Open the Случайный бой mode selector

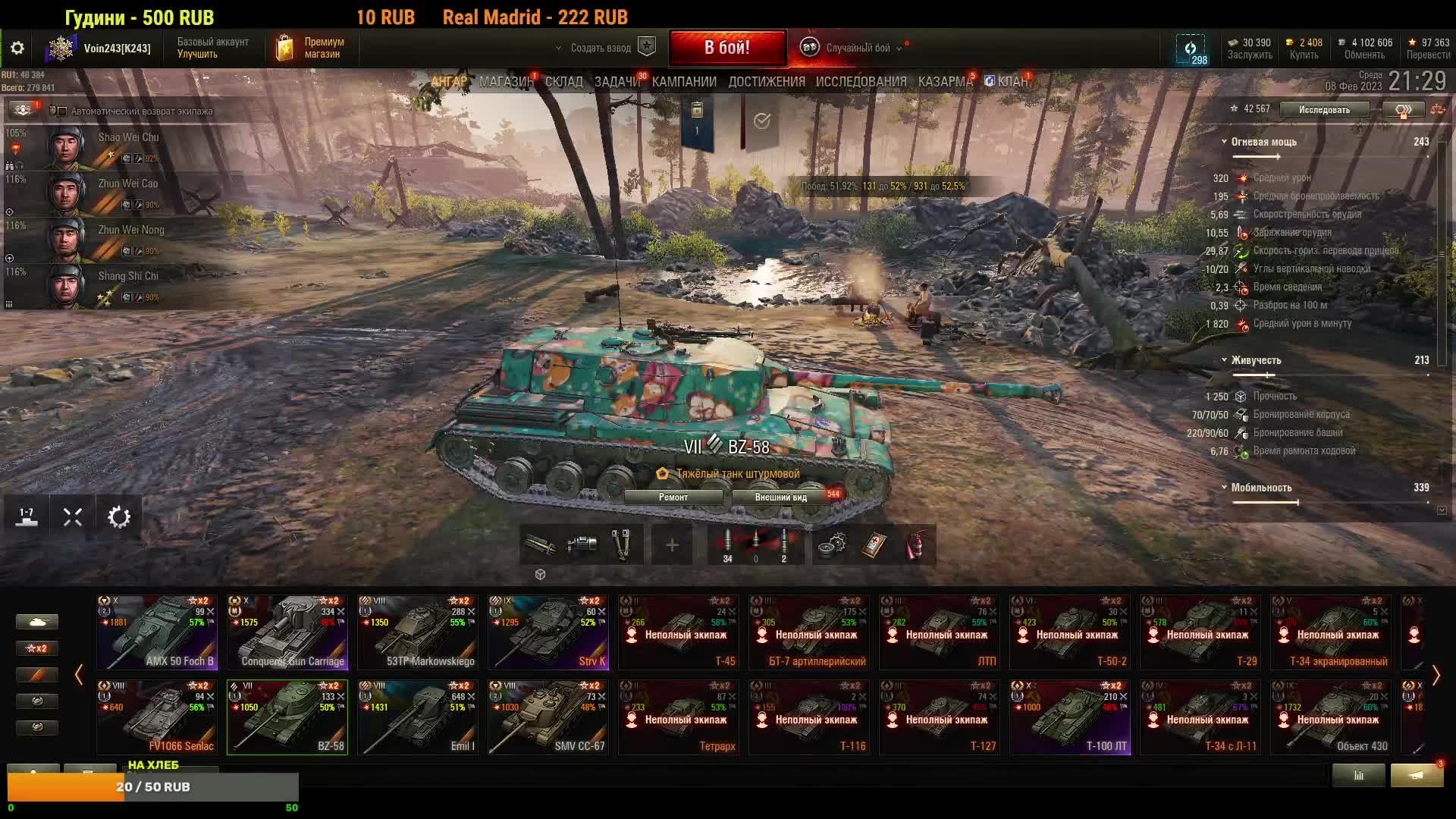coord(857,48)
